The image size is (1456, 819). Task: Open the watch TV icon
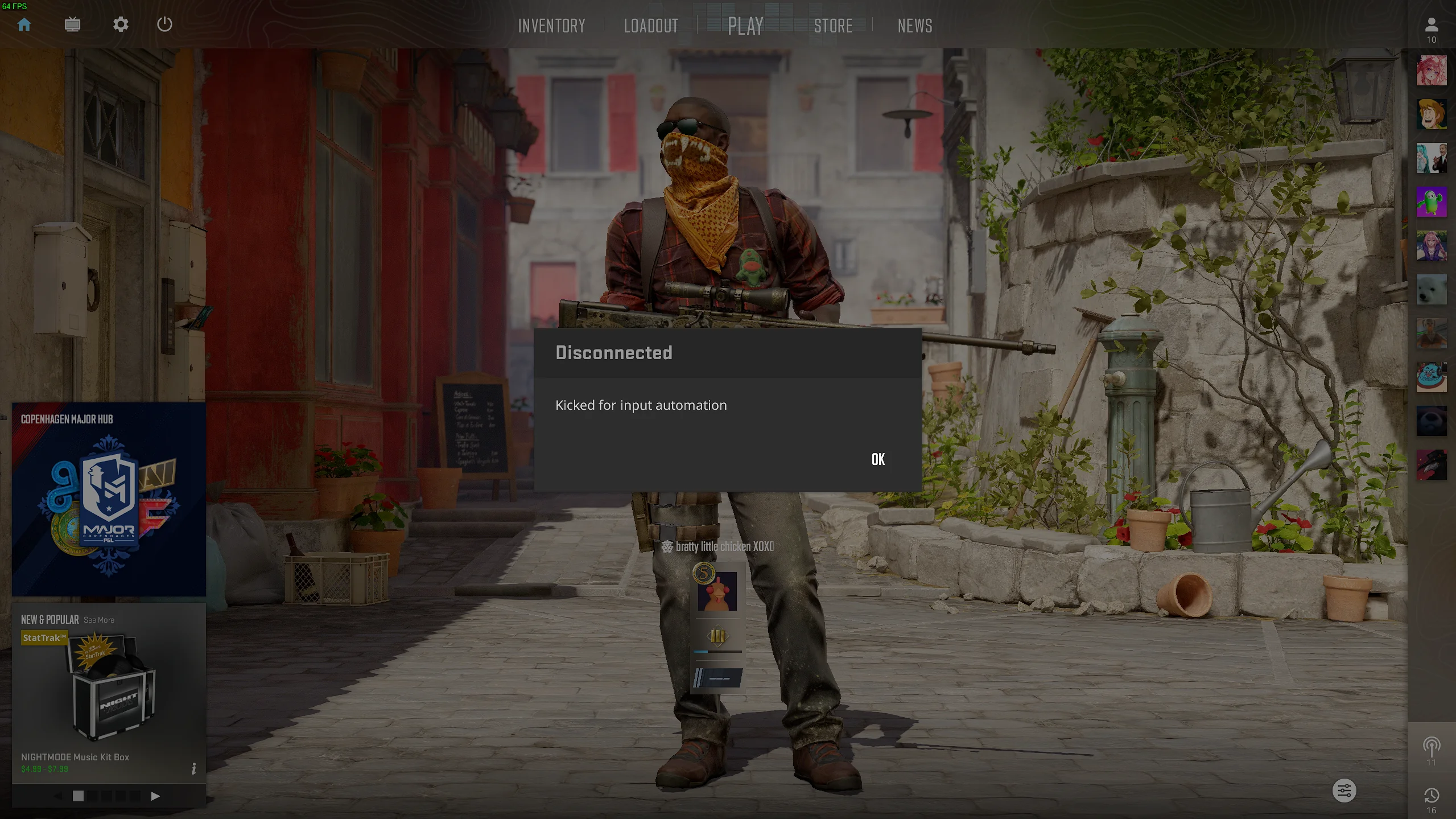(x=72, y=24)
